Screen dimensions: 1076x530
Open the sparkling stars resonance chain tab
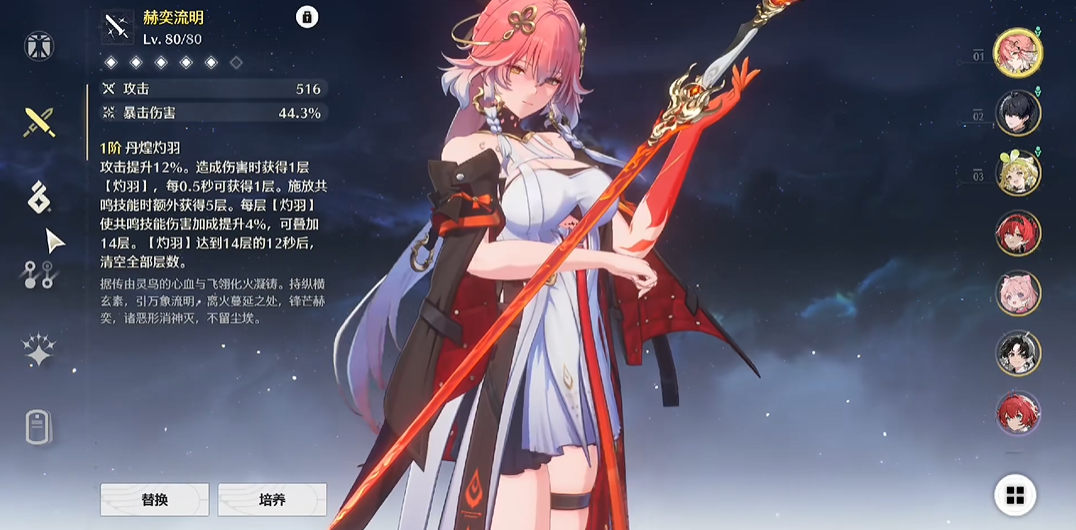[39, 351]
